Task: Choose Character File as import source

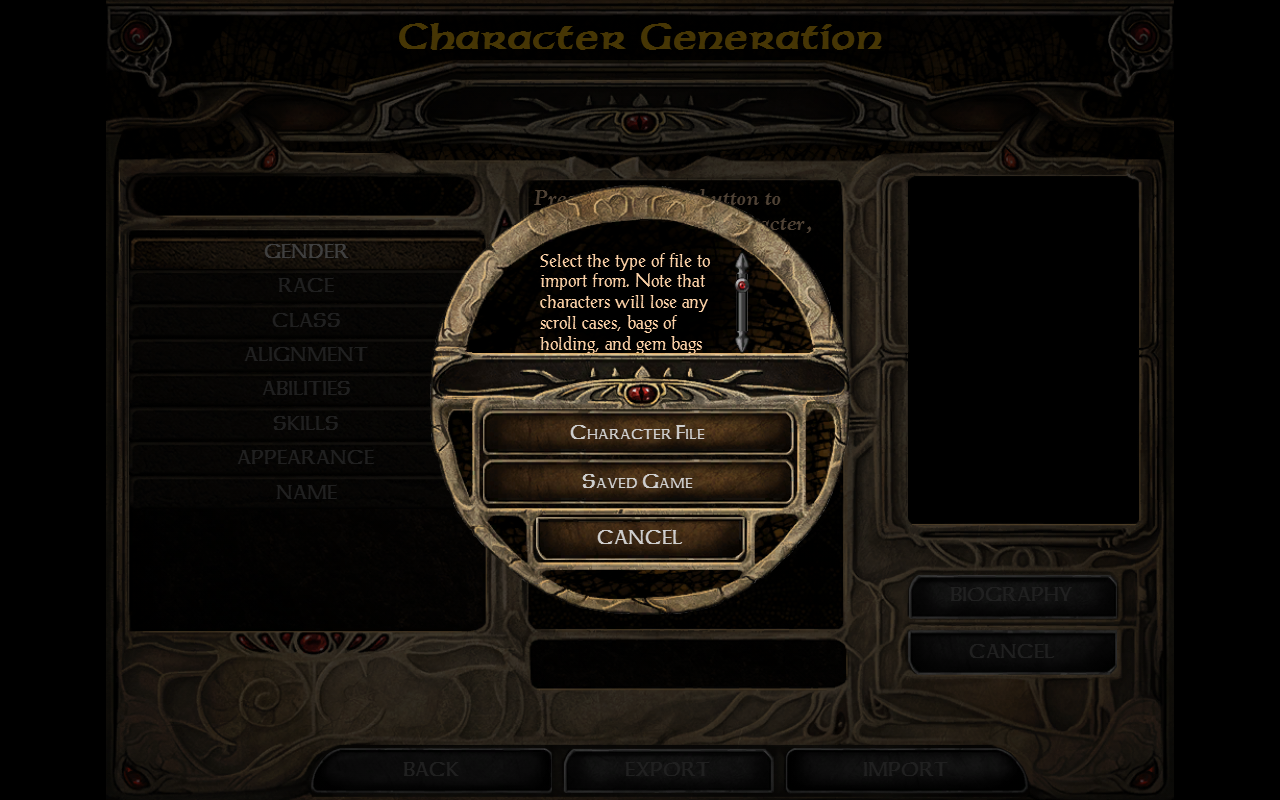Action: coord(638,433)
